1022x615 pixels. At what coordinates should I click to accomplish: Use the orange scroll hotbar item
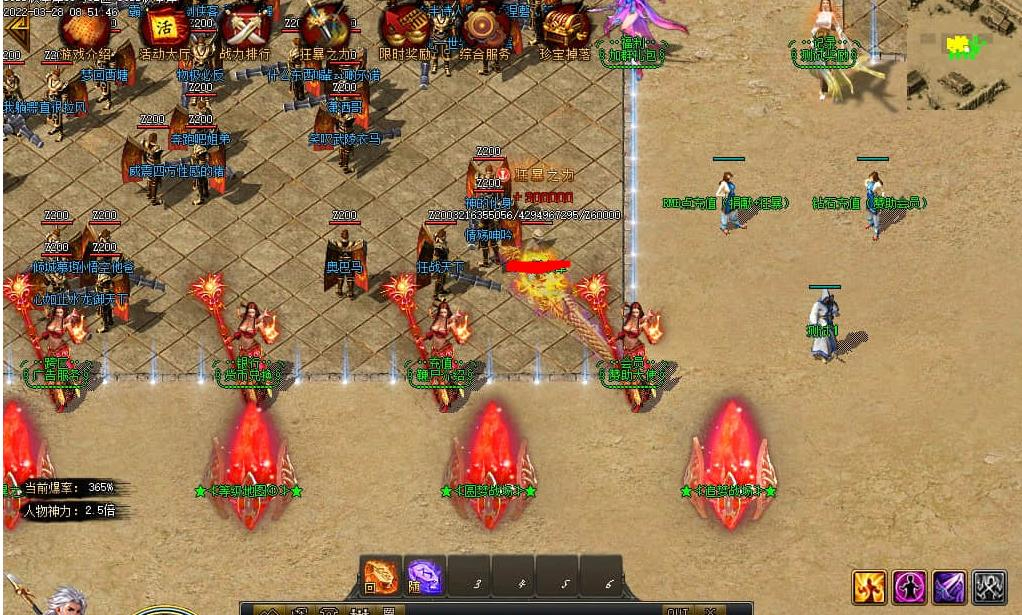click(x=381, y=577)
